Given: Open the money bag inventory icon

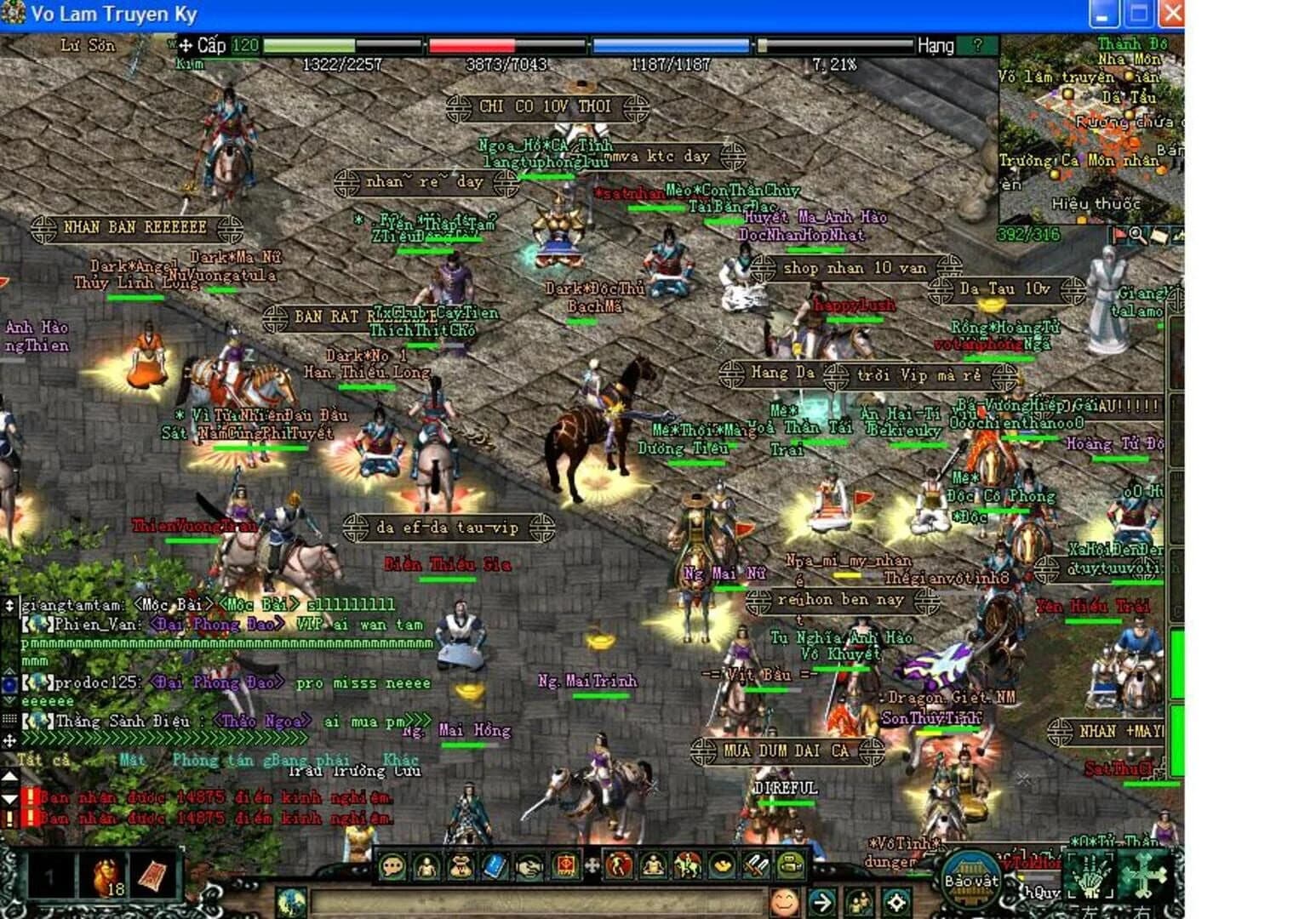Looking at the screenshot, I should 461,865.
